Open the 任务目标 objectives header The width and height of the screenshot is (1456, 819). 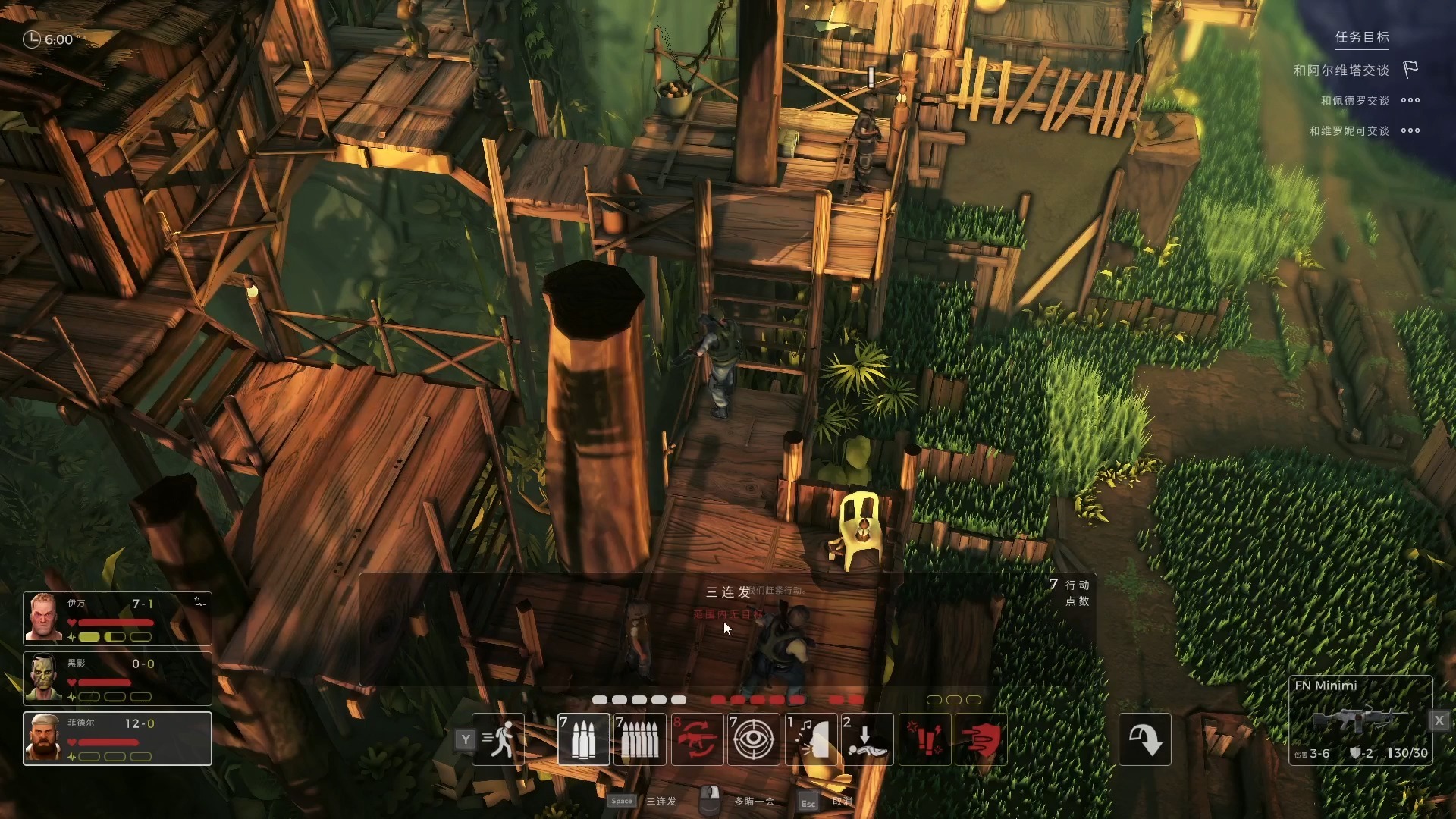point(1362,37)
